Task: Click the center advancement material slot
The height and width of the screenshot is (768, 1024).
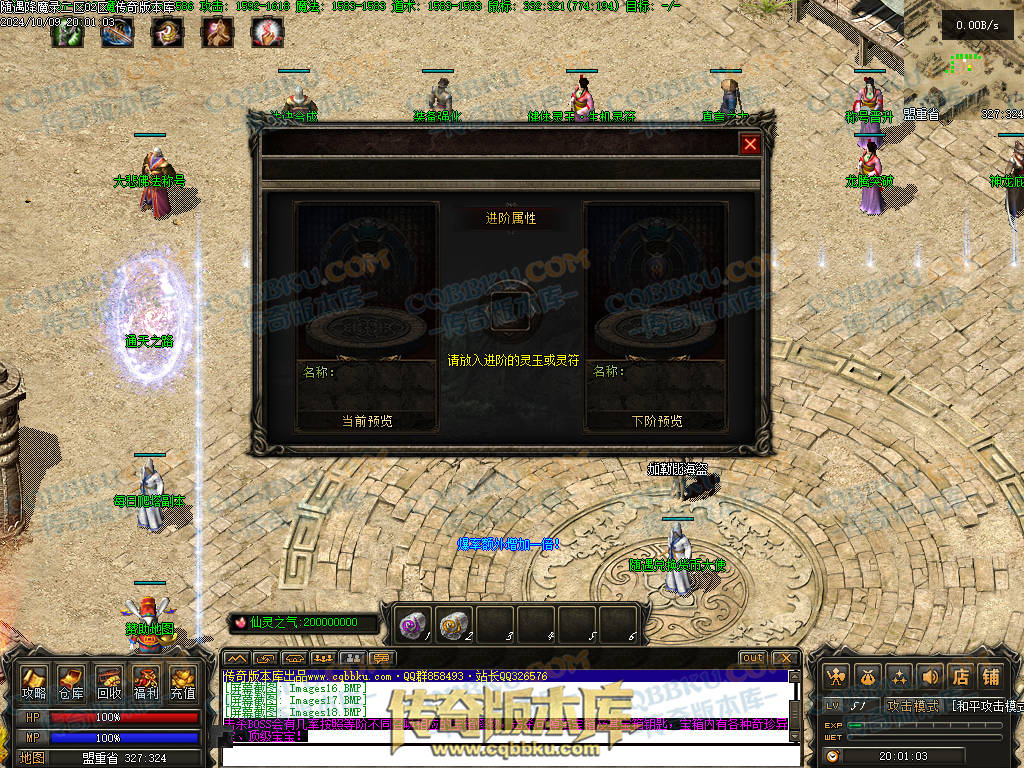Action: tap(511, 308)
